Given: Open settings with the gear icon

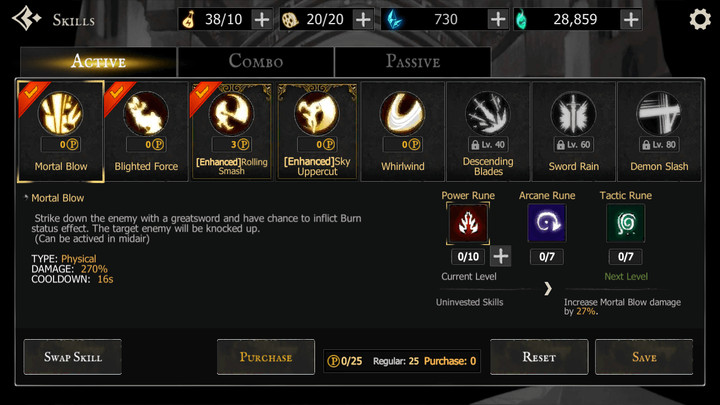Looking at the screenshot, I should [700, 19].
